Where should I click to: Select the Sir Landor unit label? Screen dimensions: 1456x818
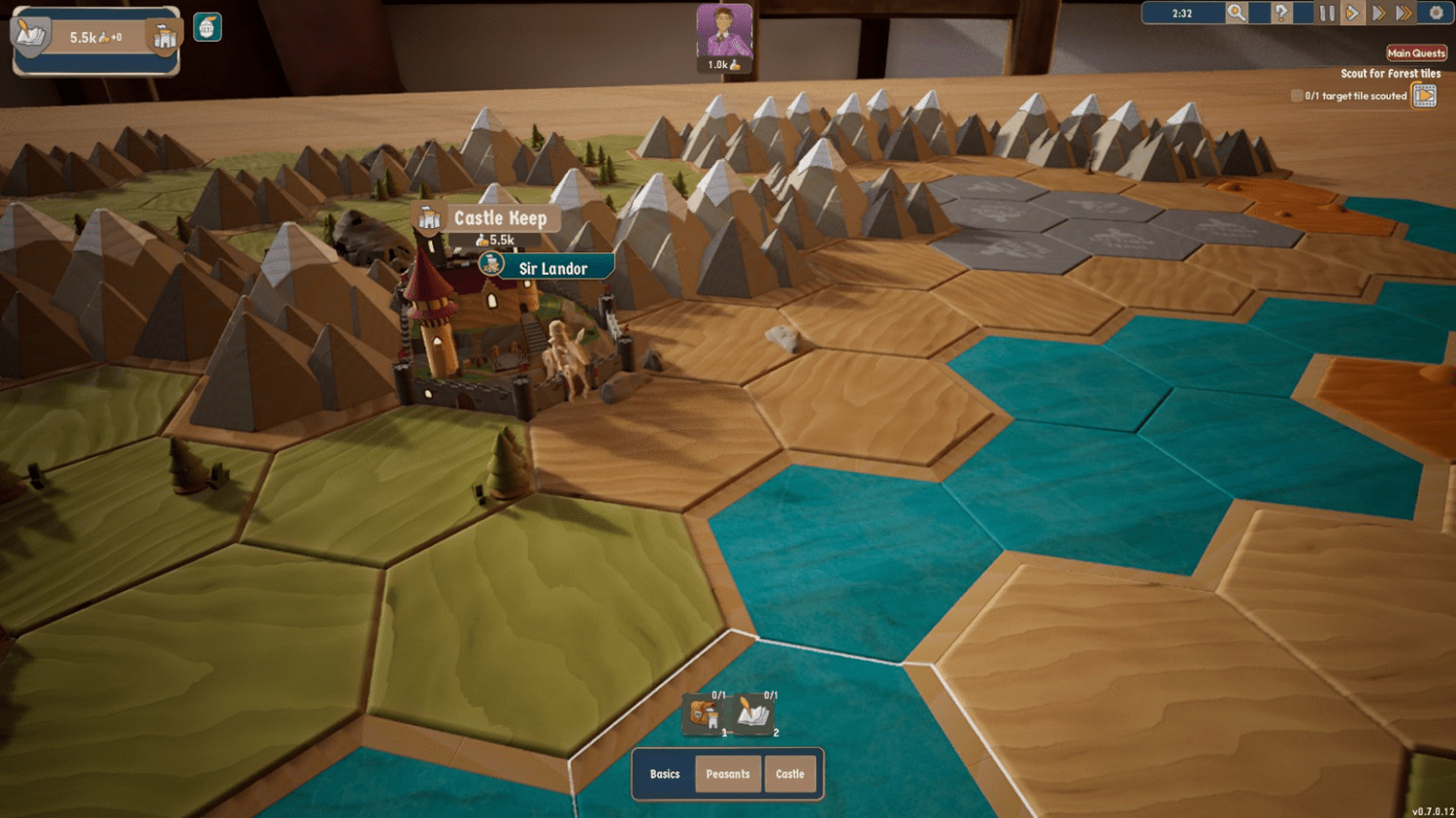(x=552, y=269)
